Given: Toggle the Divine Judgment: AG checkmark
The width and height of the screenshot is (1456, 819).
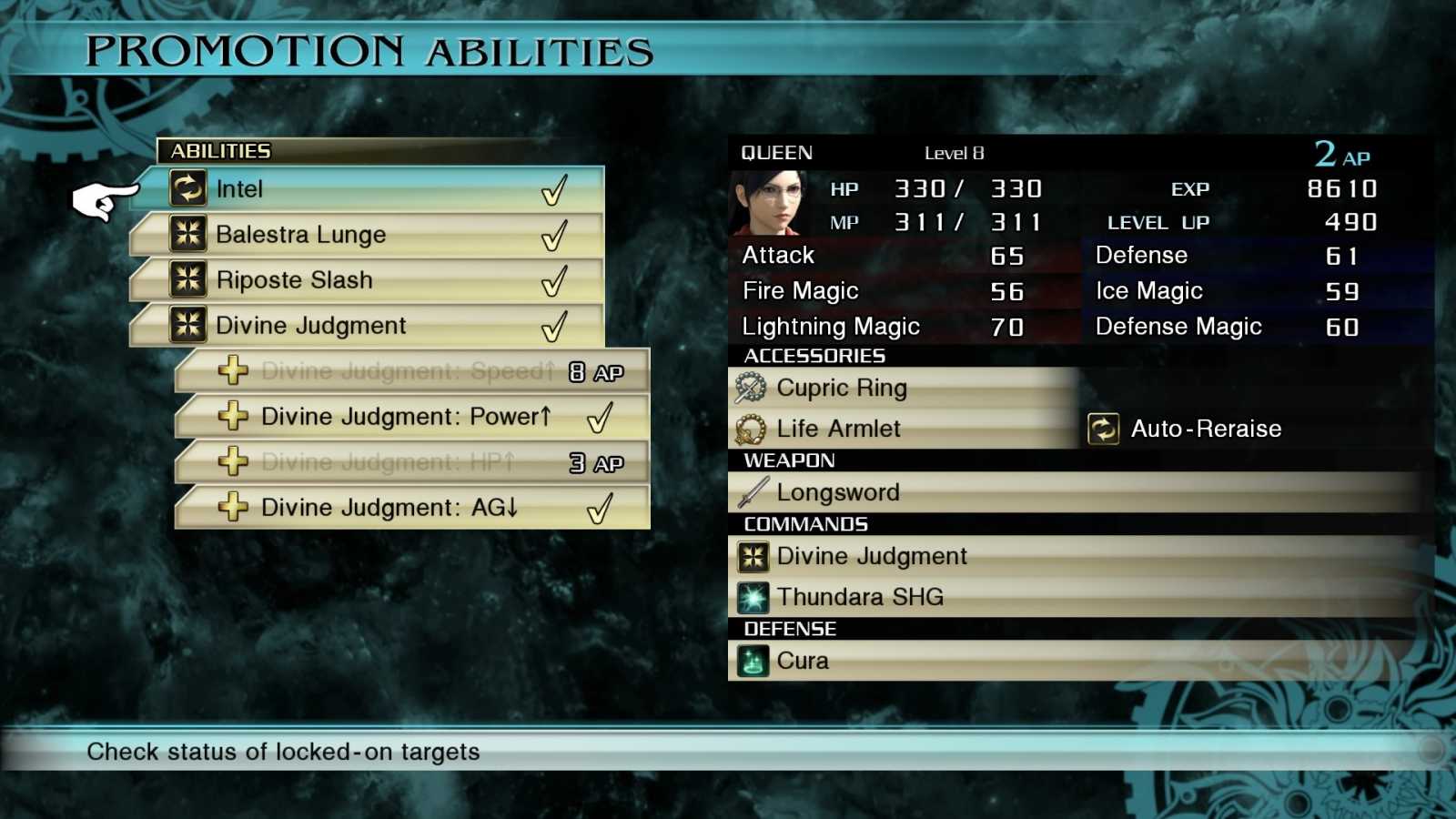Looking at the screenshot, I should point(600,507).
